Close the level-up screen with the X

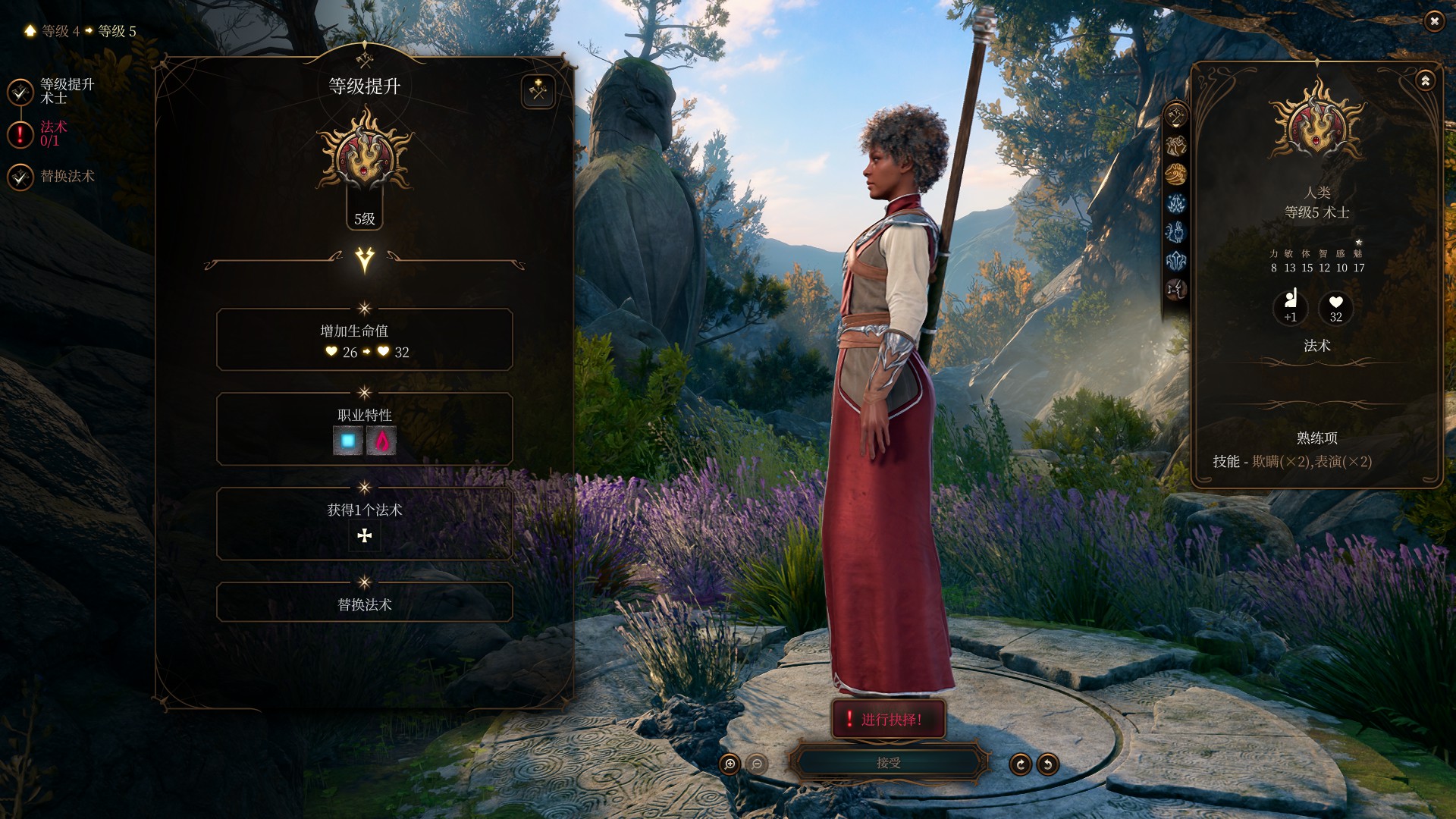(x=1433, y=21)
